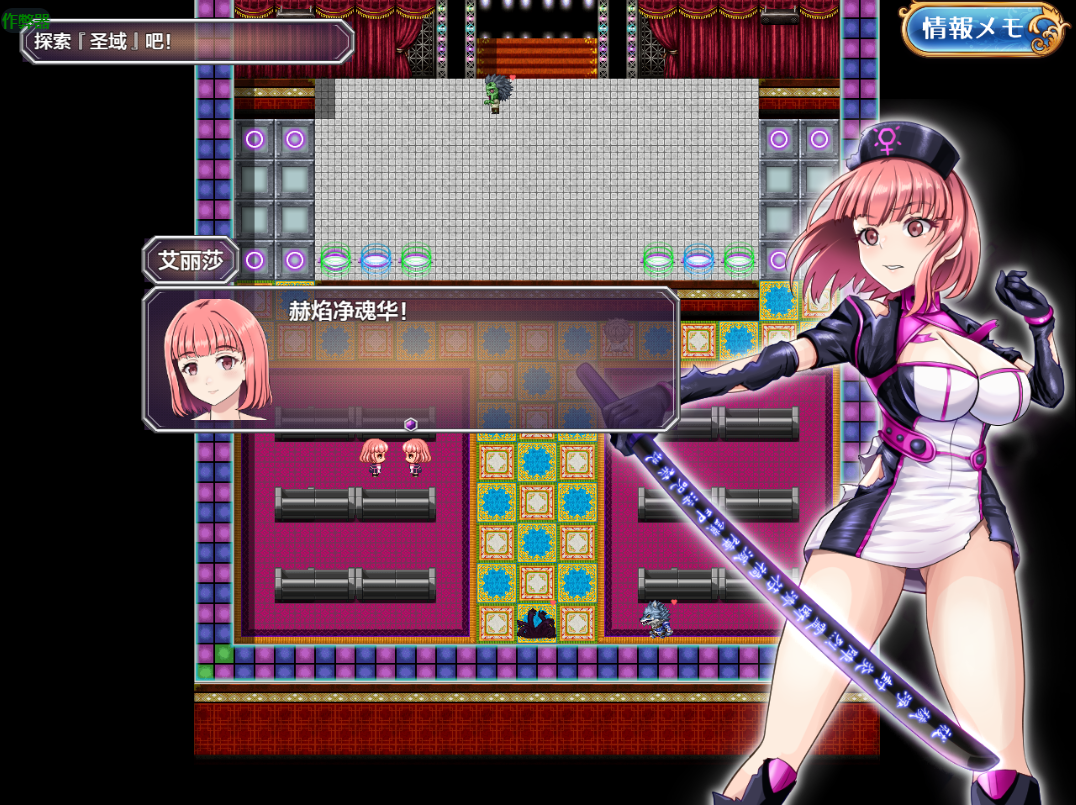Select the 探索『圣域』吧! objective tracker
Viewport: 1076px width, 805px height.
tap(188, 42)
